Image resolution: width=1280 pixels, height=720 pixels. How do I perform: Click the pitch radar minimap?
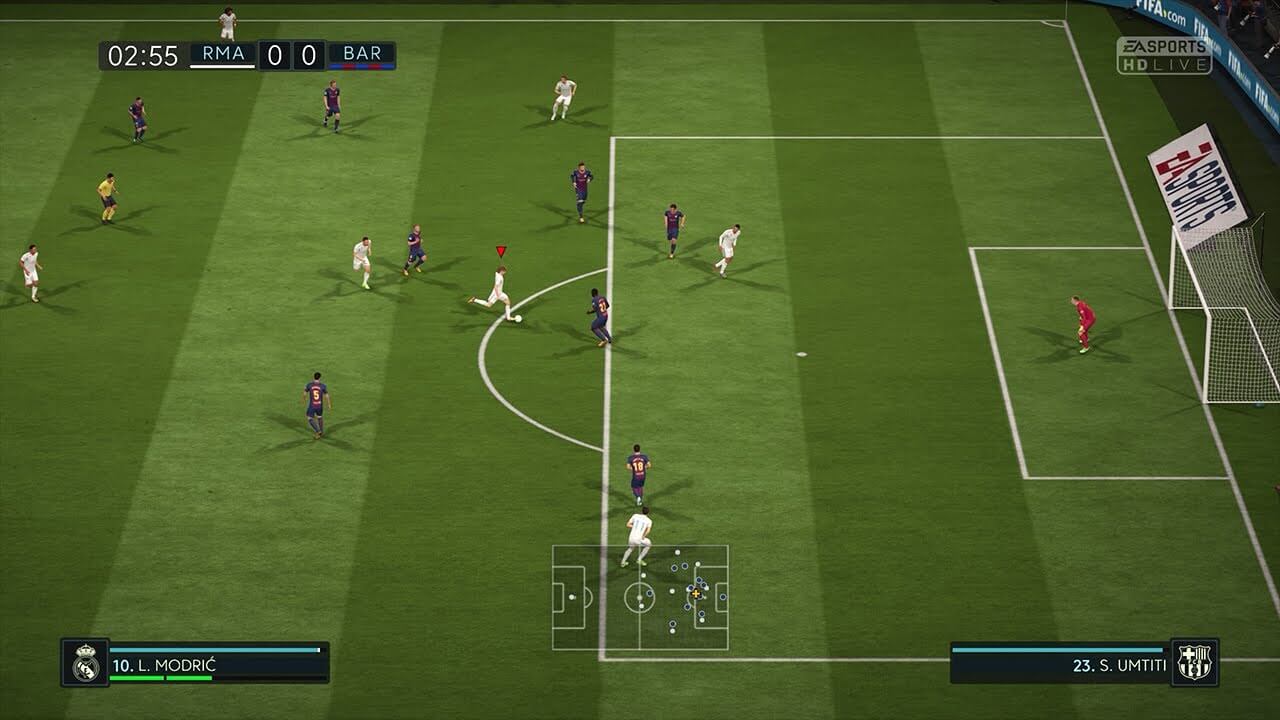click(x=640, y=597)
